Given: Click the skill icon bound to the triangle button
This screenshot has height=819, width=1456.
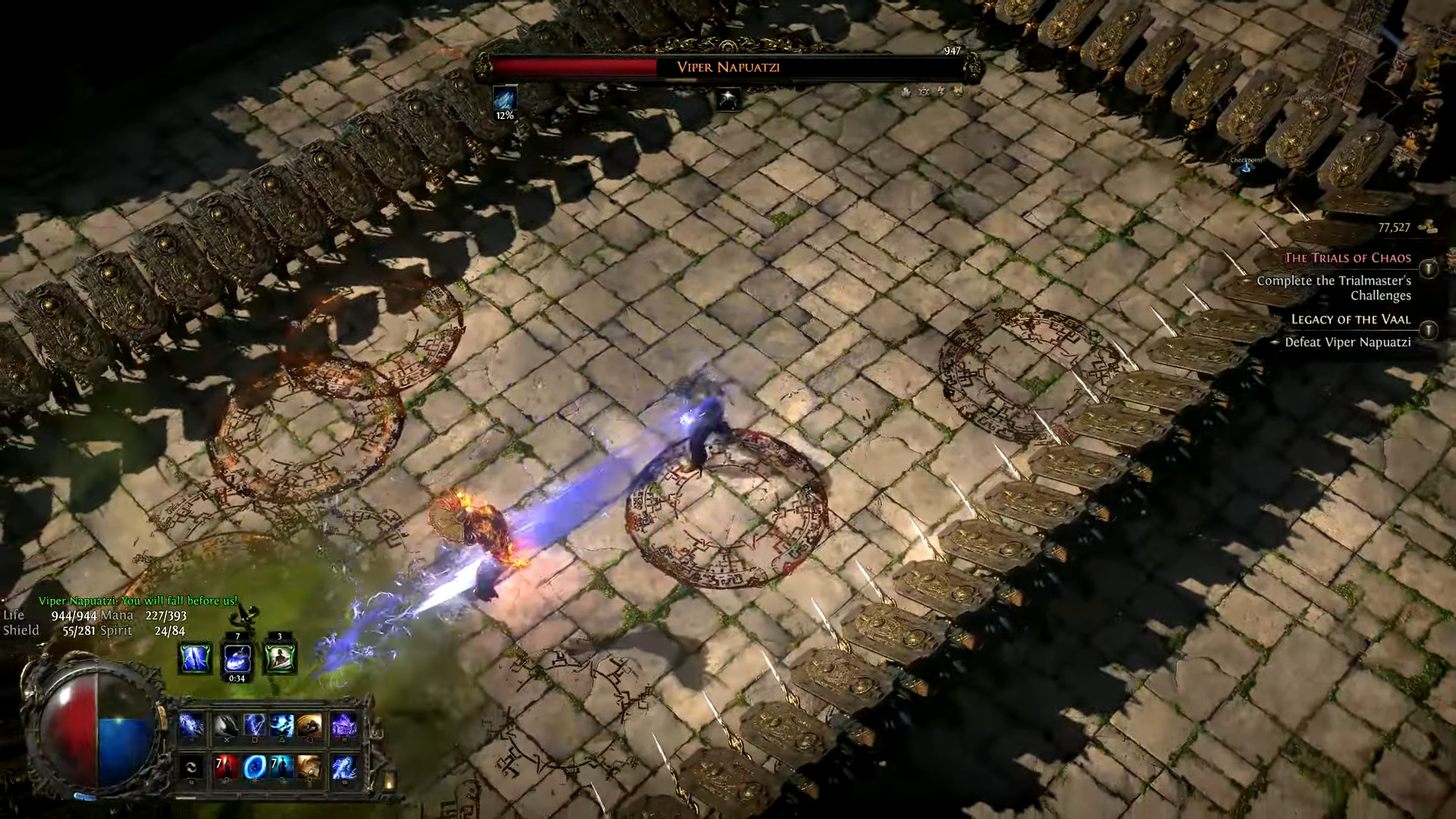Looking at the screenshot, I should click(281, 723).
